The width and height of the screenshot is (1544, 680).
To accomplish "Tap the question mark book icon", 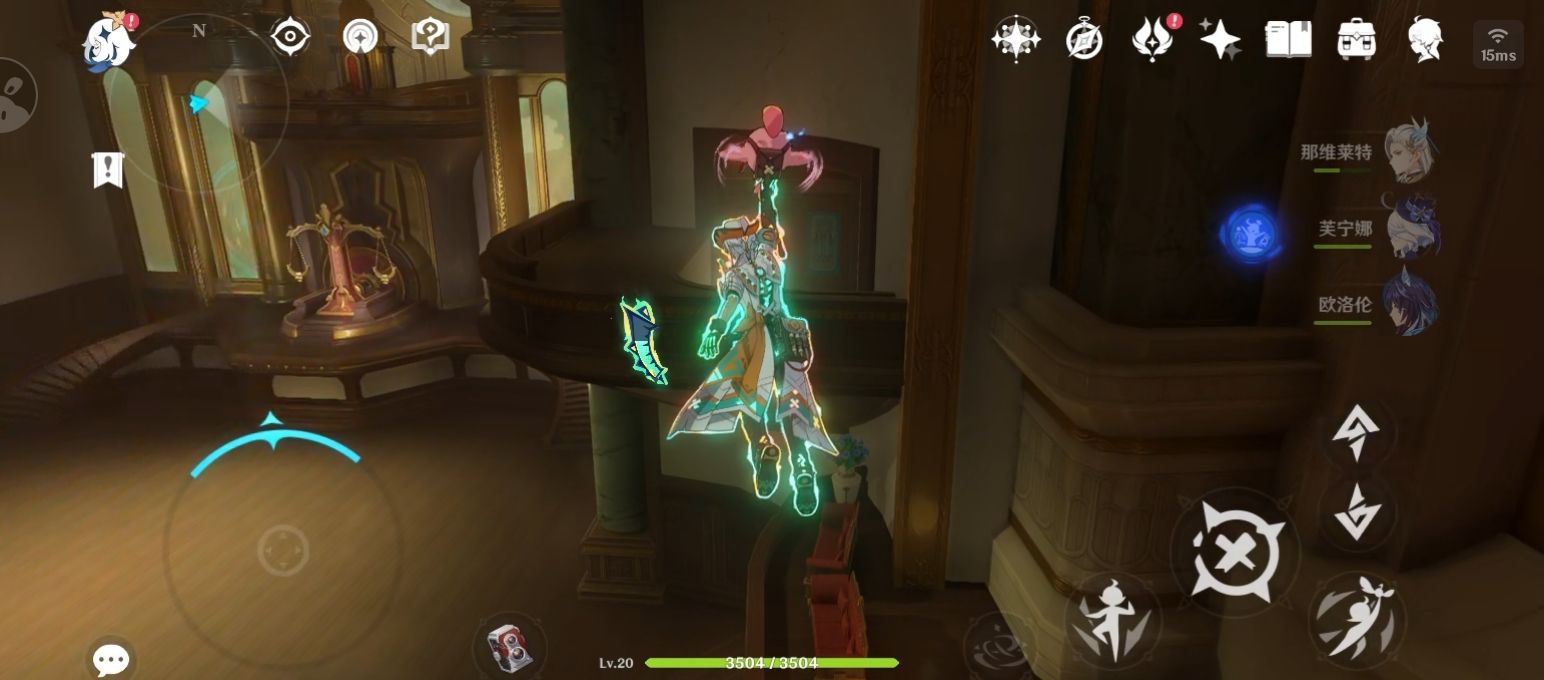I will click(x=430, y=37).
